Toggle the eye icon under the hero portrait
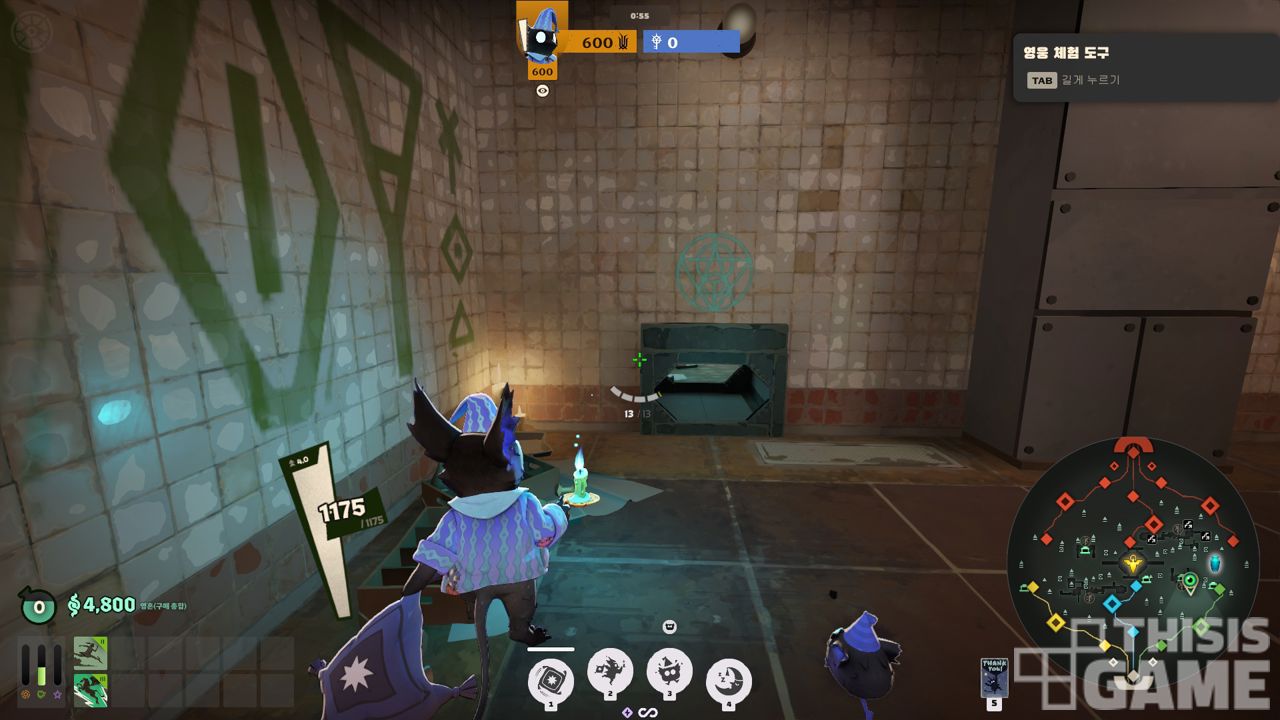The image size is (1280, 720). tap(542, 91)
